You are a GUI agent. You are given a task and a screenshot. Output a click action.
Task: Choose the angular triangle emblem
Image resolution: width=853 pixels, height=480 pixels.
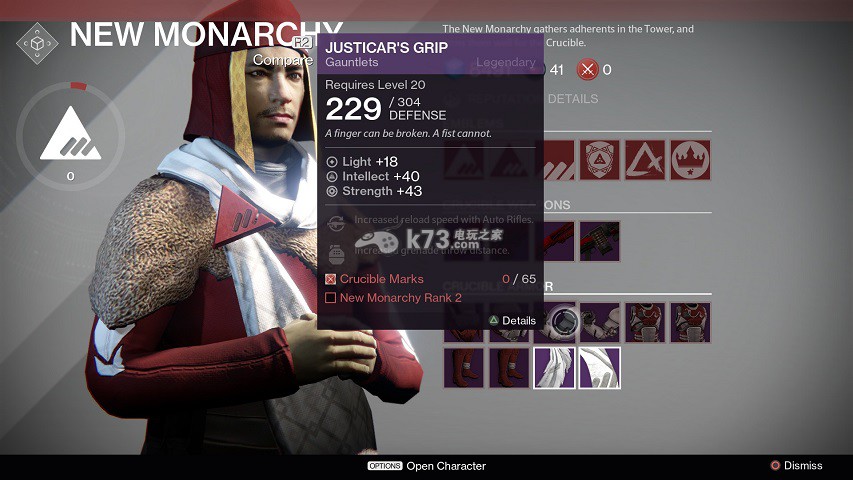(x=645, y=160)
